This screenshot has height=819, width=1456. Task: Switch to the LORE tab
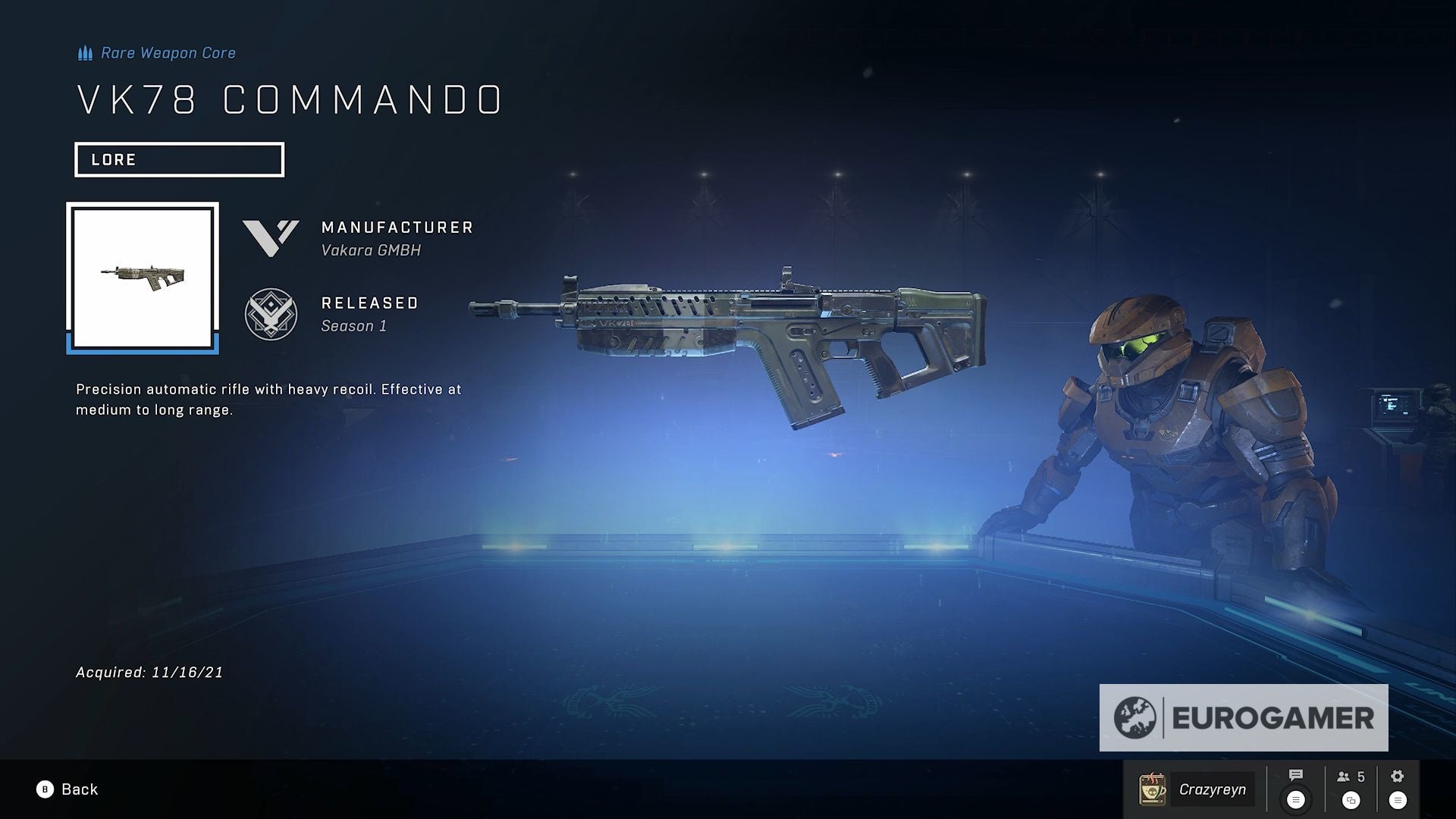[179, 159]
